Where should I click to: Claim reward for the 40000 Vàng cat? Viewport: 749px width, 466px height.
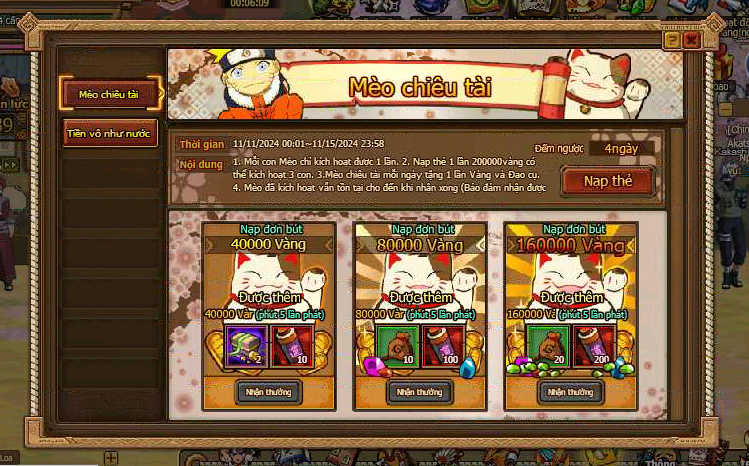tap(268, 391)
